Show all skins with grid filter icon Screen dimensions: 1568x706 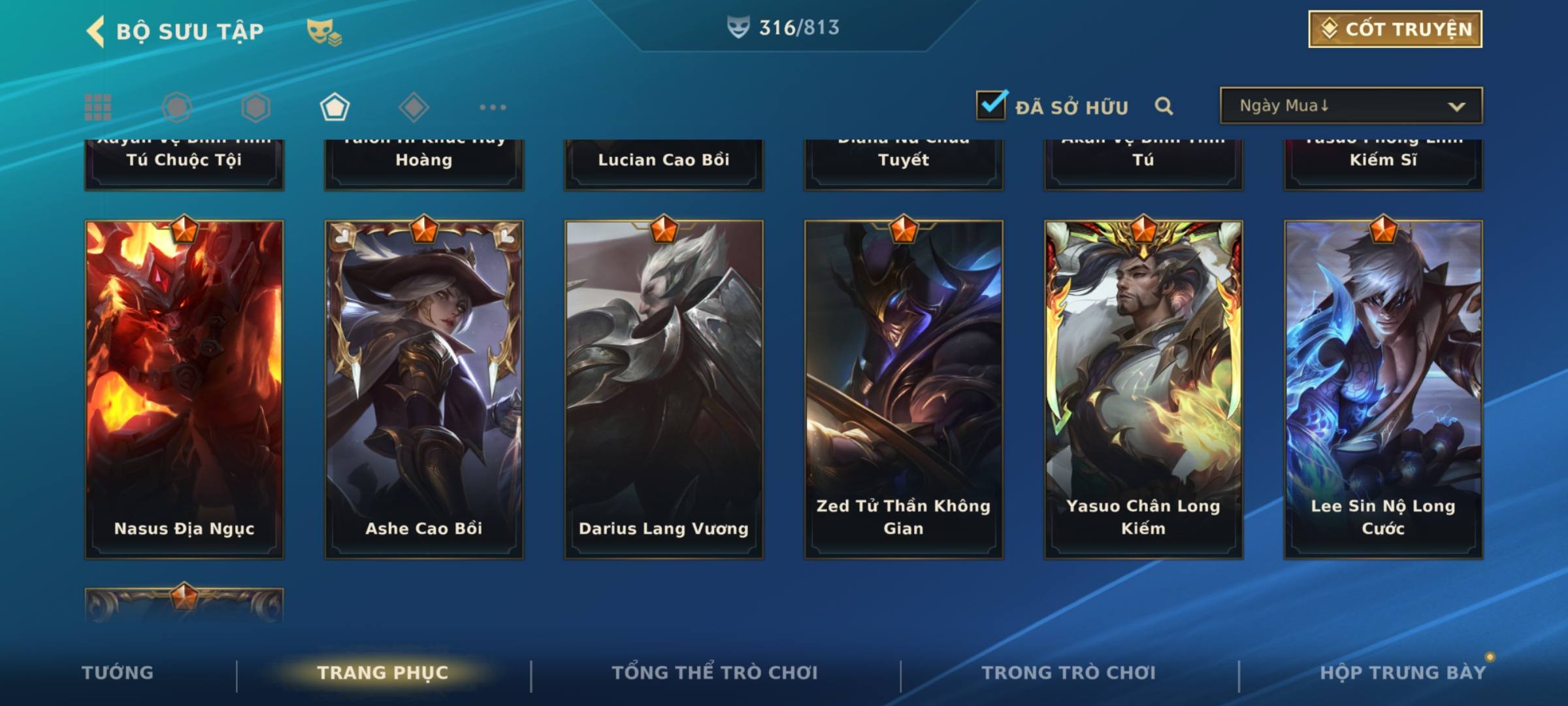[x=98, y=107]
